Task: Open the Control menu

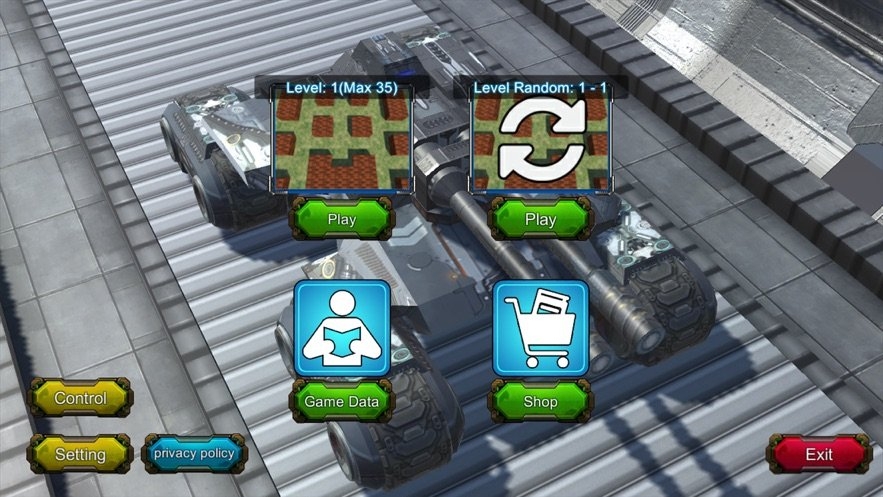Action: click(80, 398)
